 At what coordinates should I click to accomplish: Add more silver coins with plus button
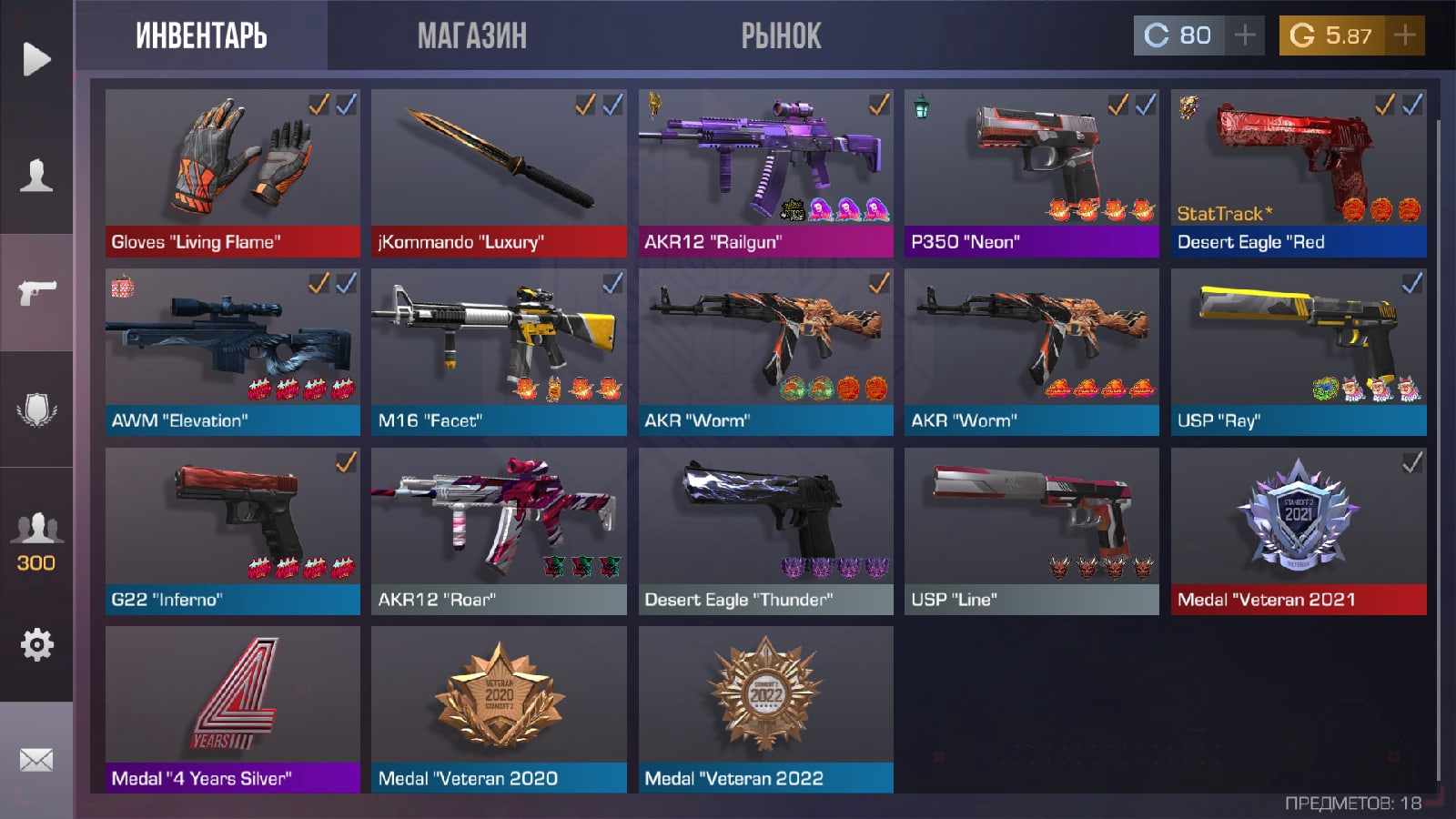click(x=1245, y=35)
